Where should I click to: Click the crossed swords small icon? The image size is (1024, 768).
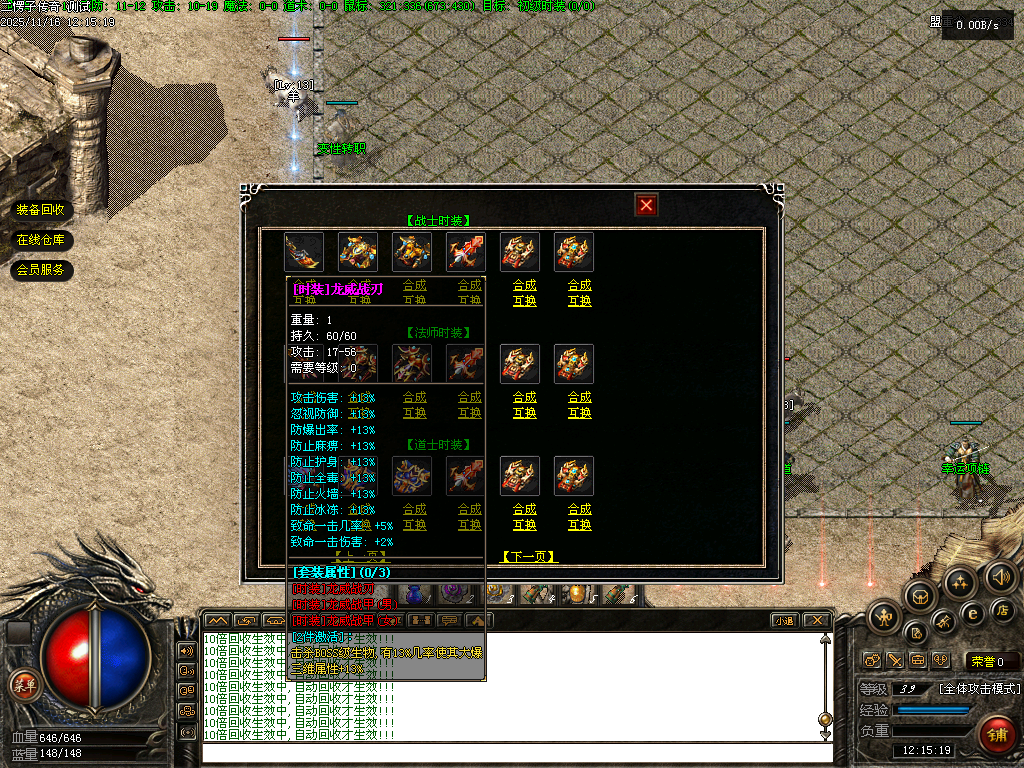(894, 661)
